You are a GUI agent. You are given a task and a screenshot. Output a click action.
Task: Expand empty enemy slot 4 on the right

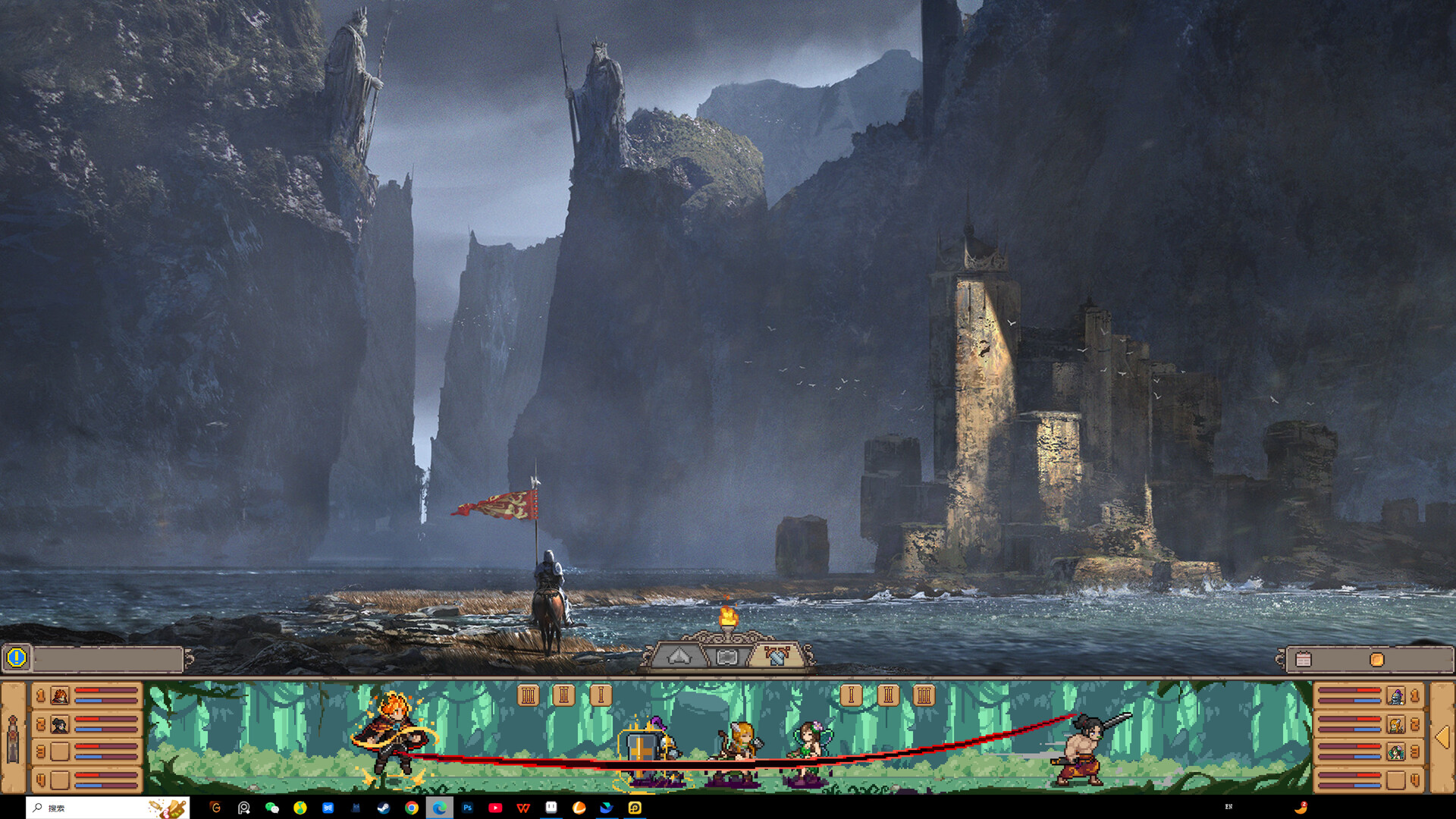tap(1396, 780)
